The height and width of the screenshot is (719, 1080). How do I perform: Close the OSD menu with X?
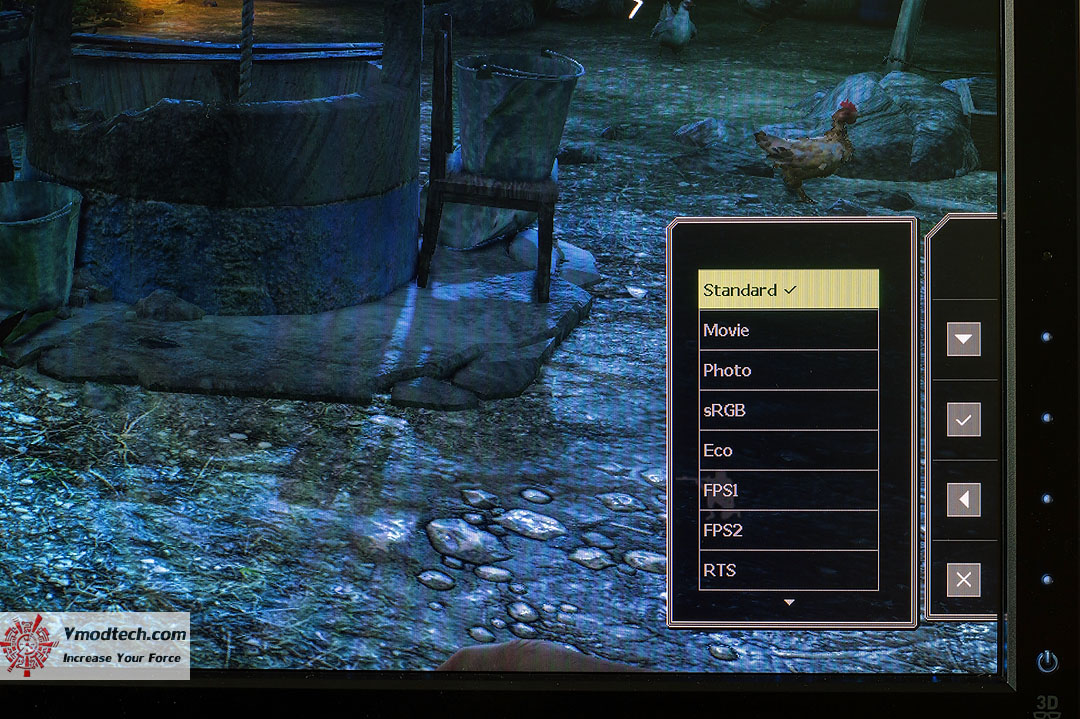point(963,580)
